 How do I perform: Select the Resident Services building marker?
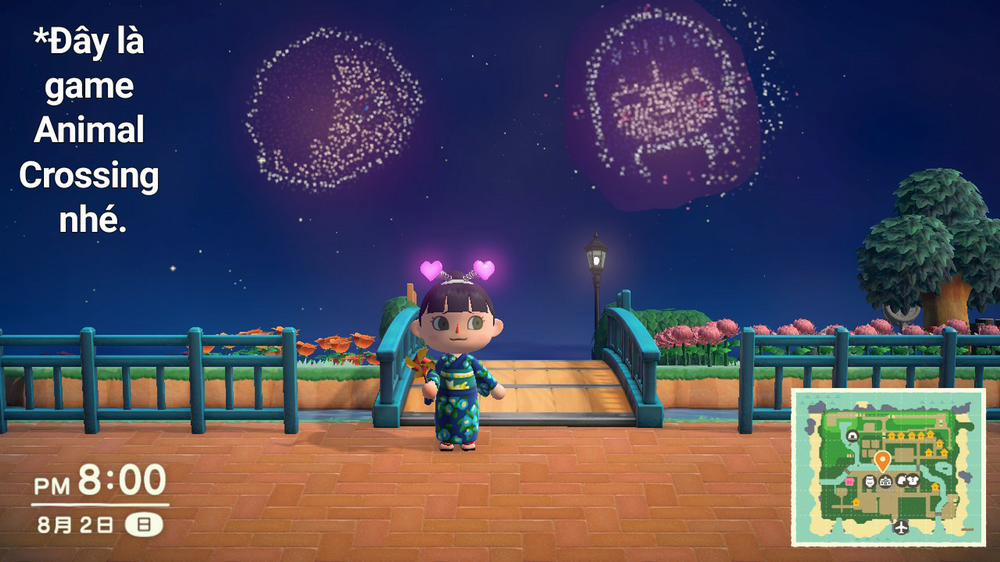click(886, 481)
